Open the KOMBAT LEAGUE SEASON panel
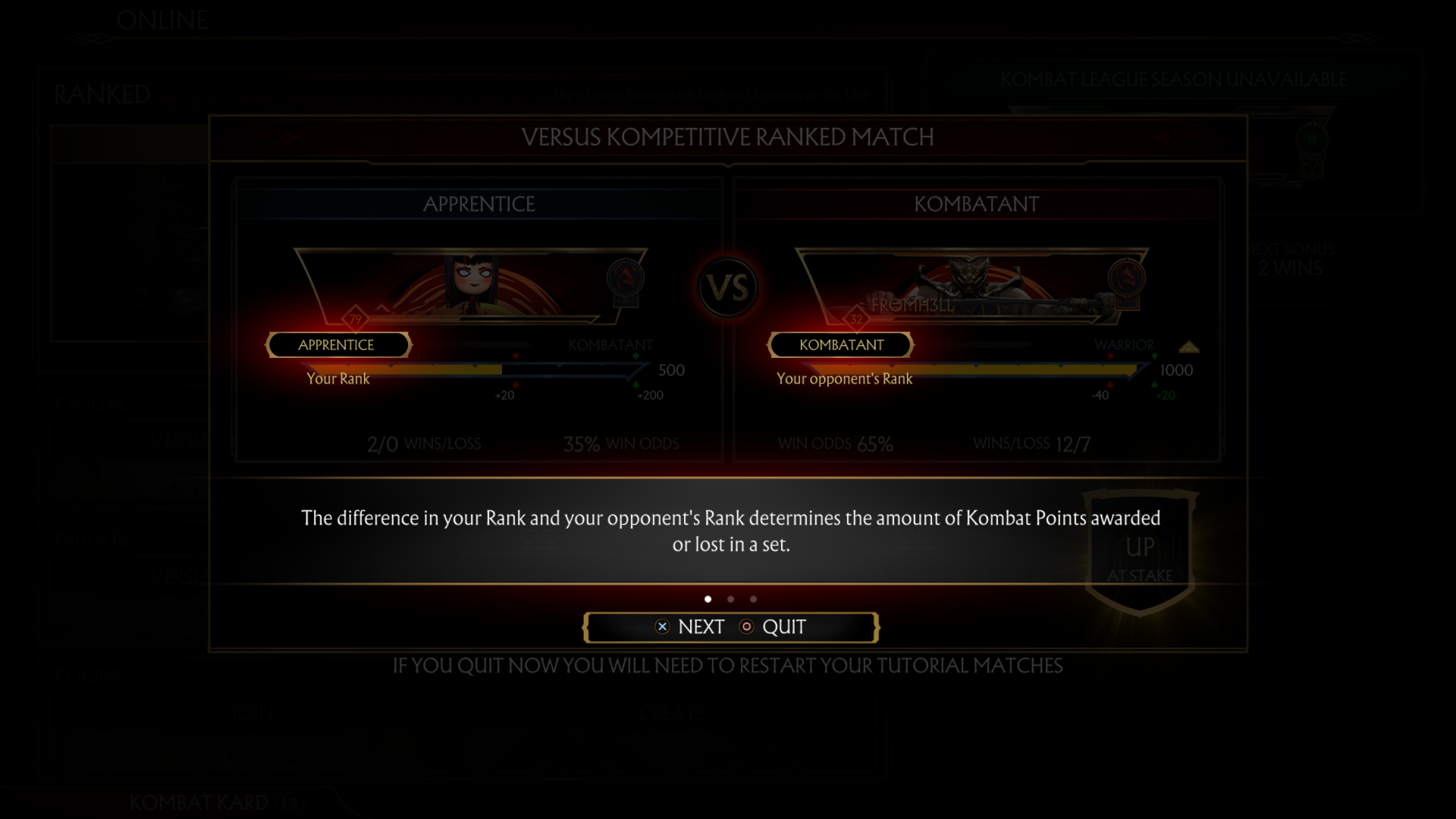The width and height of the screenshot is (1456, 819). point(1172,78)
